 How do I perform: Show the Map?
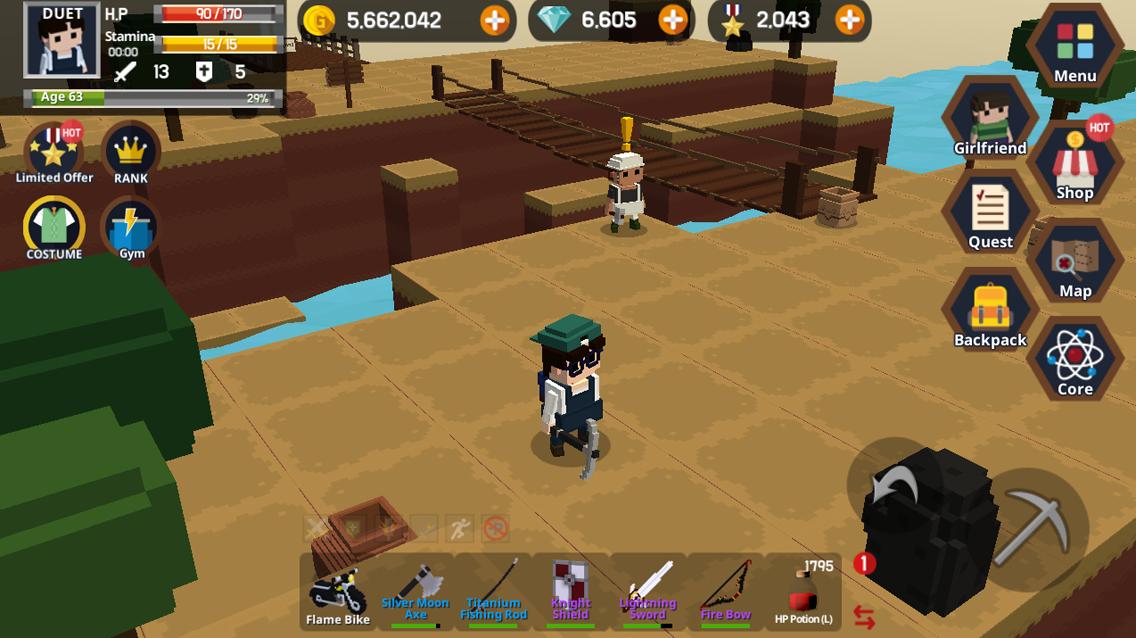click(1075, 263)
